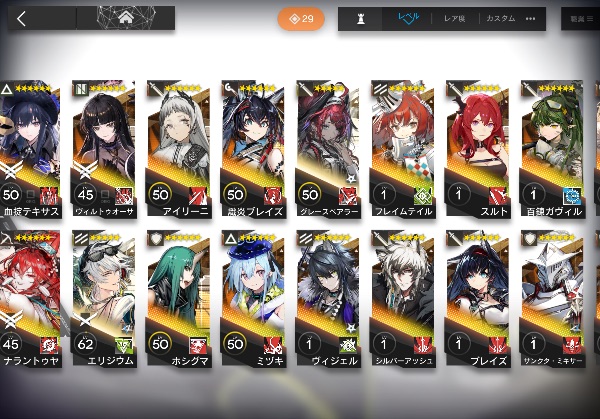
Task: Select the ミヅキ operator card
Action: [252, 300]
